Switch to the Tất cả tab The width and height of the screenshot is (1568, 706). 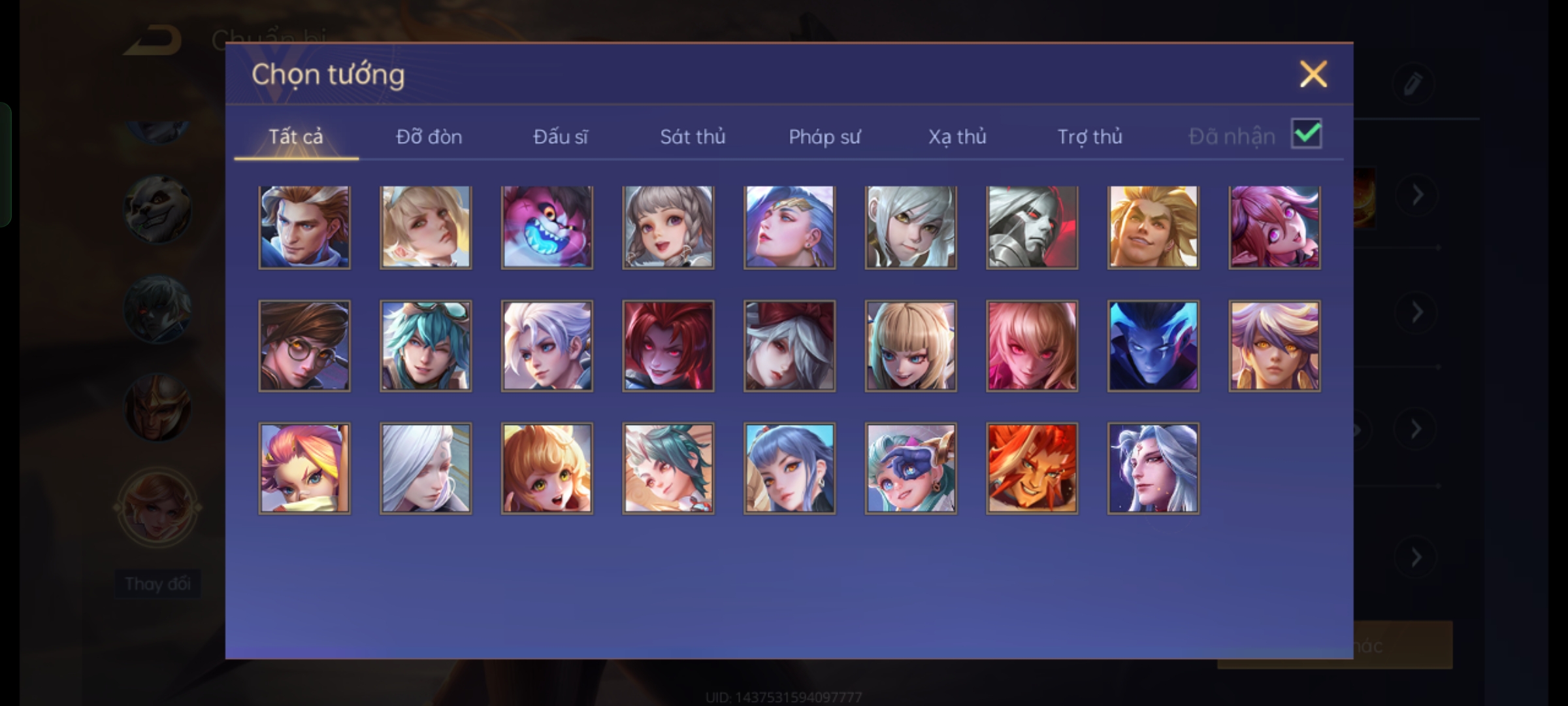295,137
